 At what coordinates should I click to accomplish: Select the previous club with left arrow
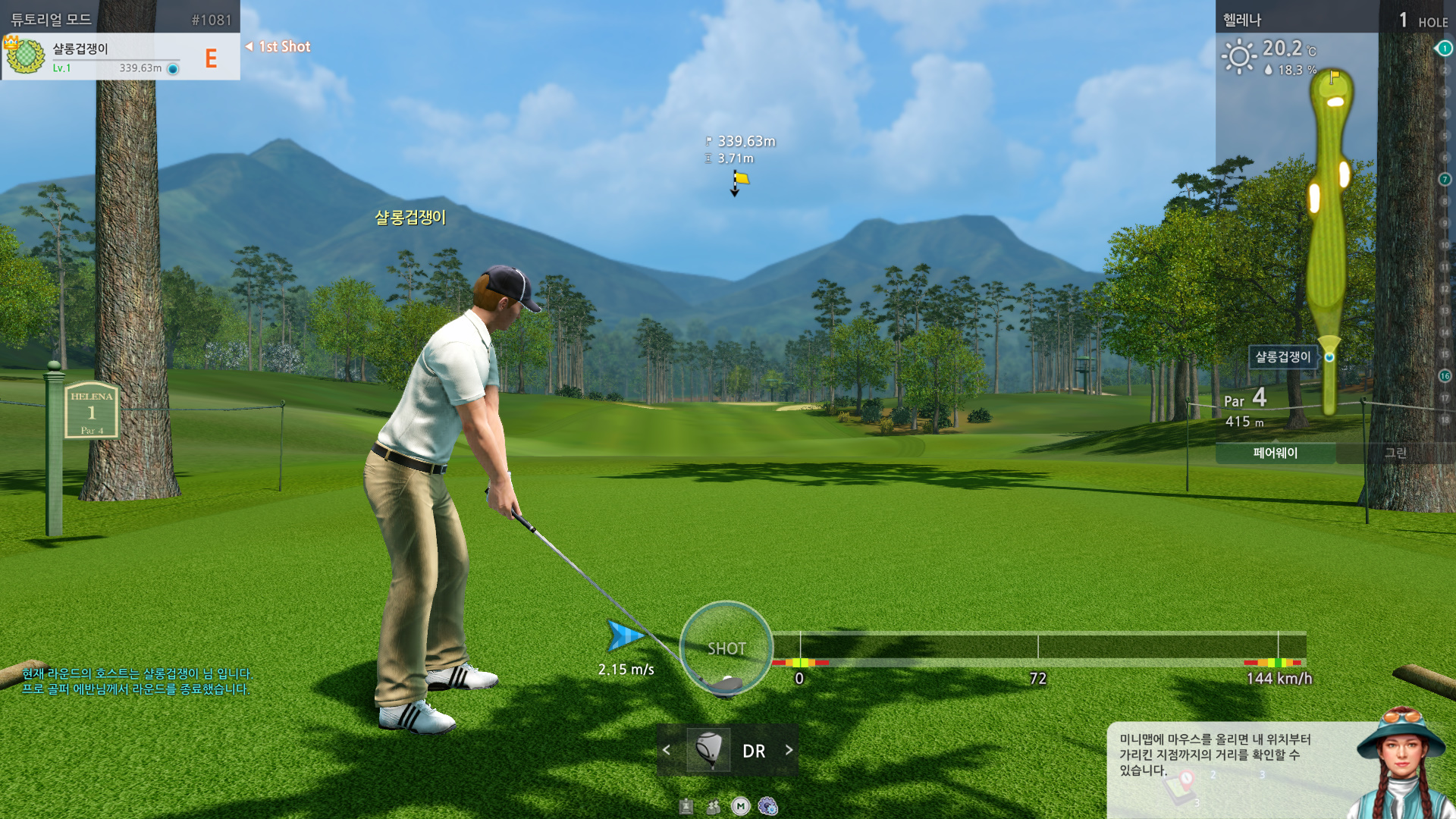pyautogui.click(x=667, y=750)
